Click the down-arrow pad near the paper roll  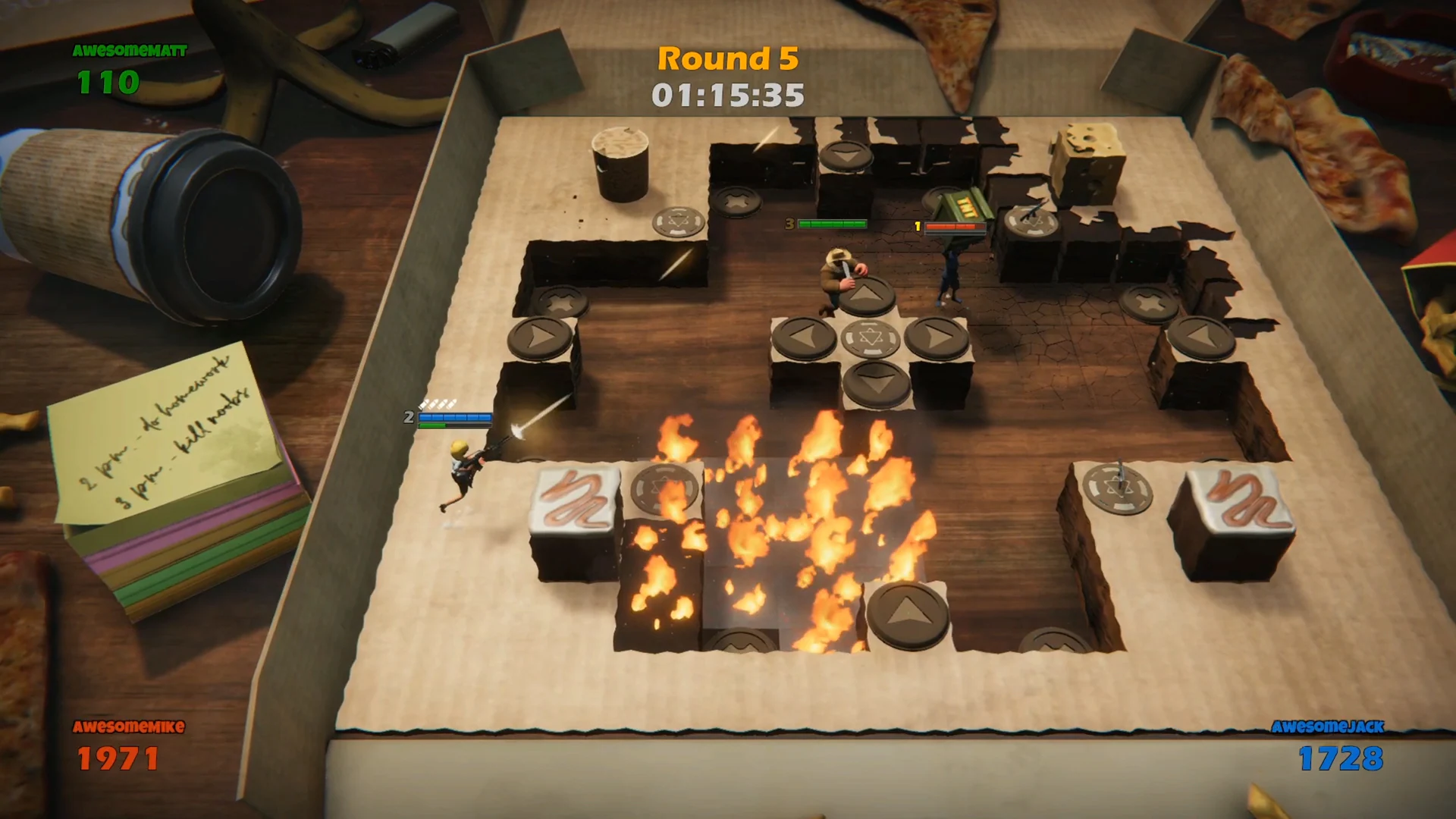(x=848, y=155)
